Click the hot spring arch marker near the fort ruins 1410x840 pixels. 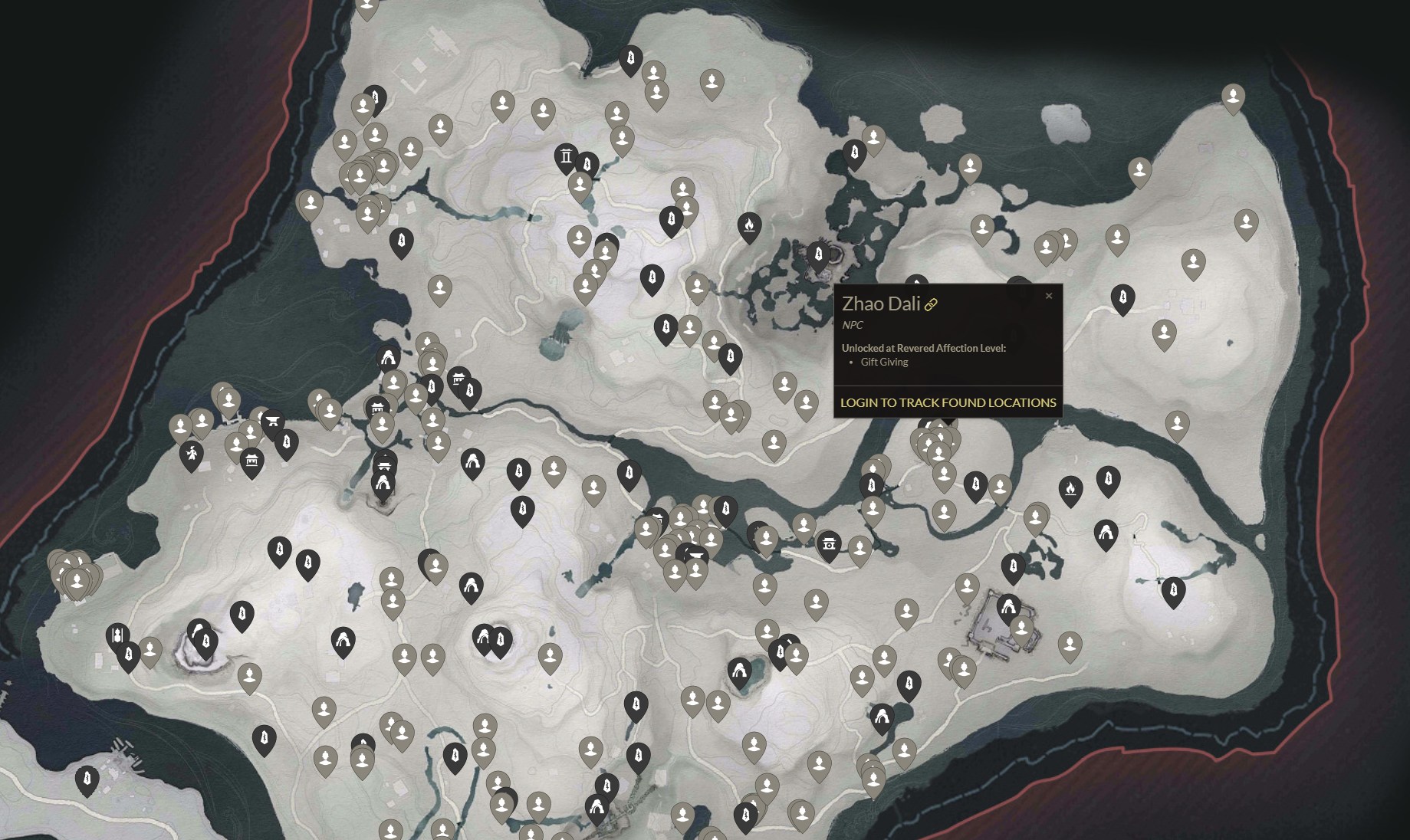click(x=1010, y=607)
